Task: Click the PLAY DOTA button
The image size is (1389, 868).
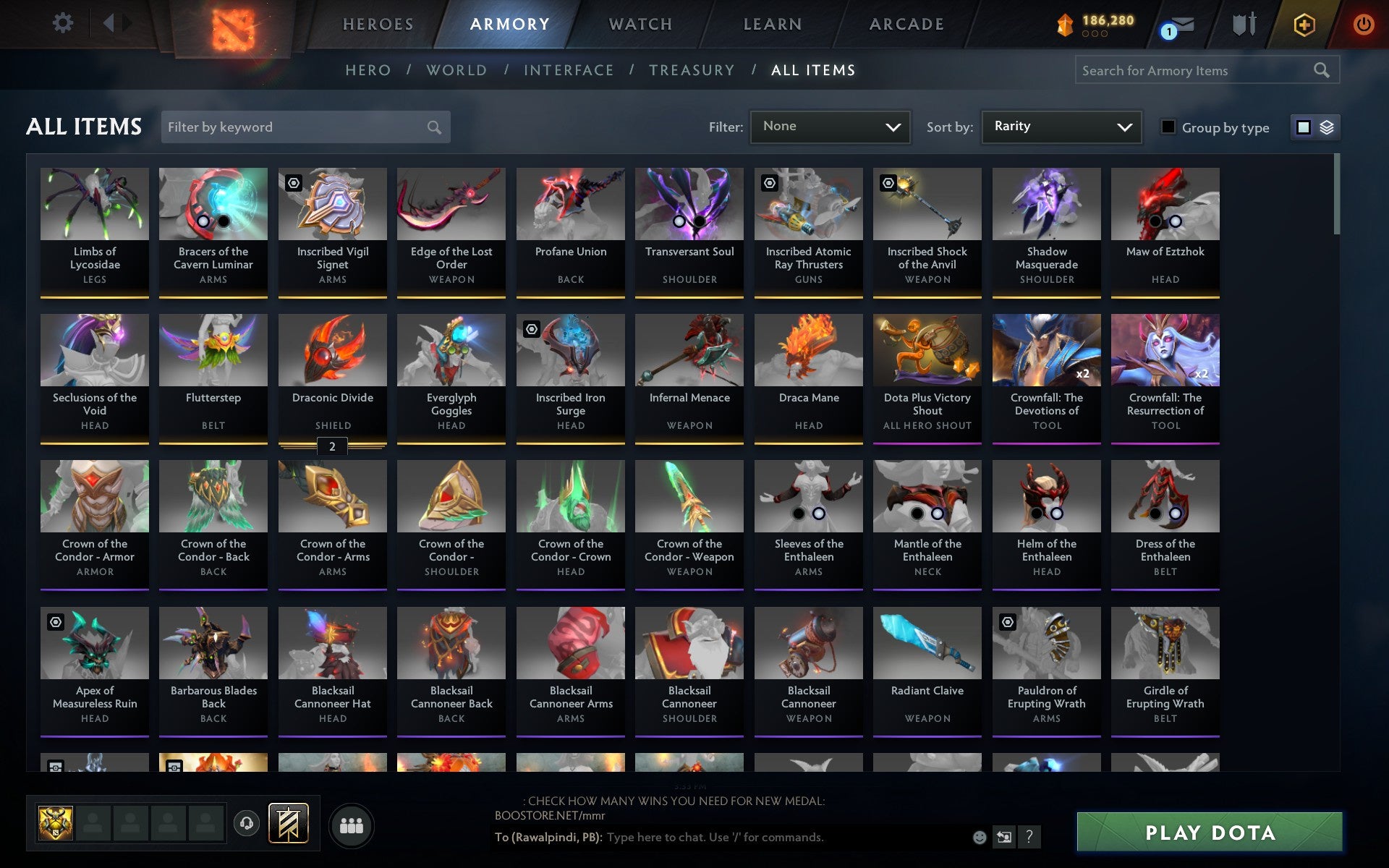Action: (1209, 833)
